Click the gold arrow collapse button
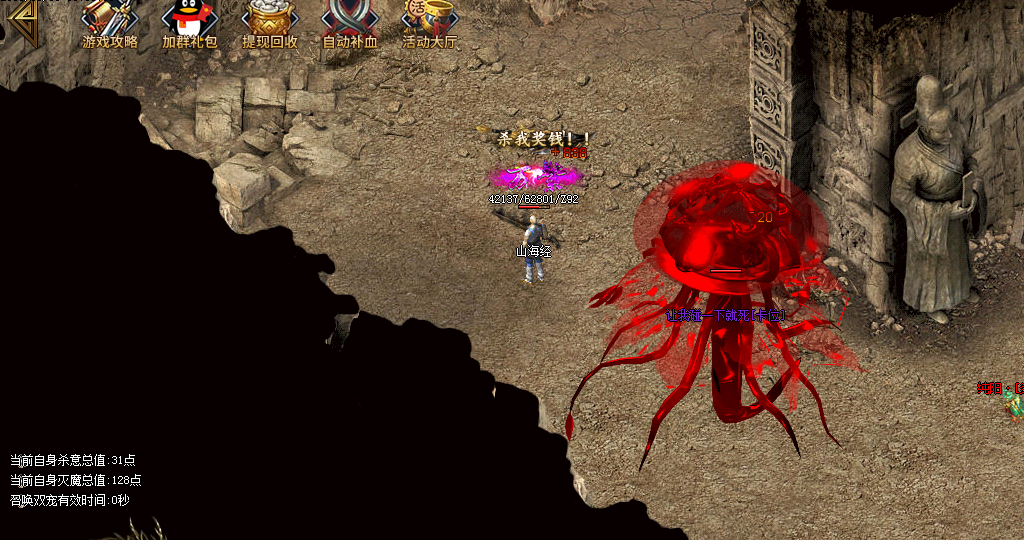This screenshot has width=1024, height=540. click(20, 21)
